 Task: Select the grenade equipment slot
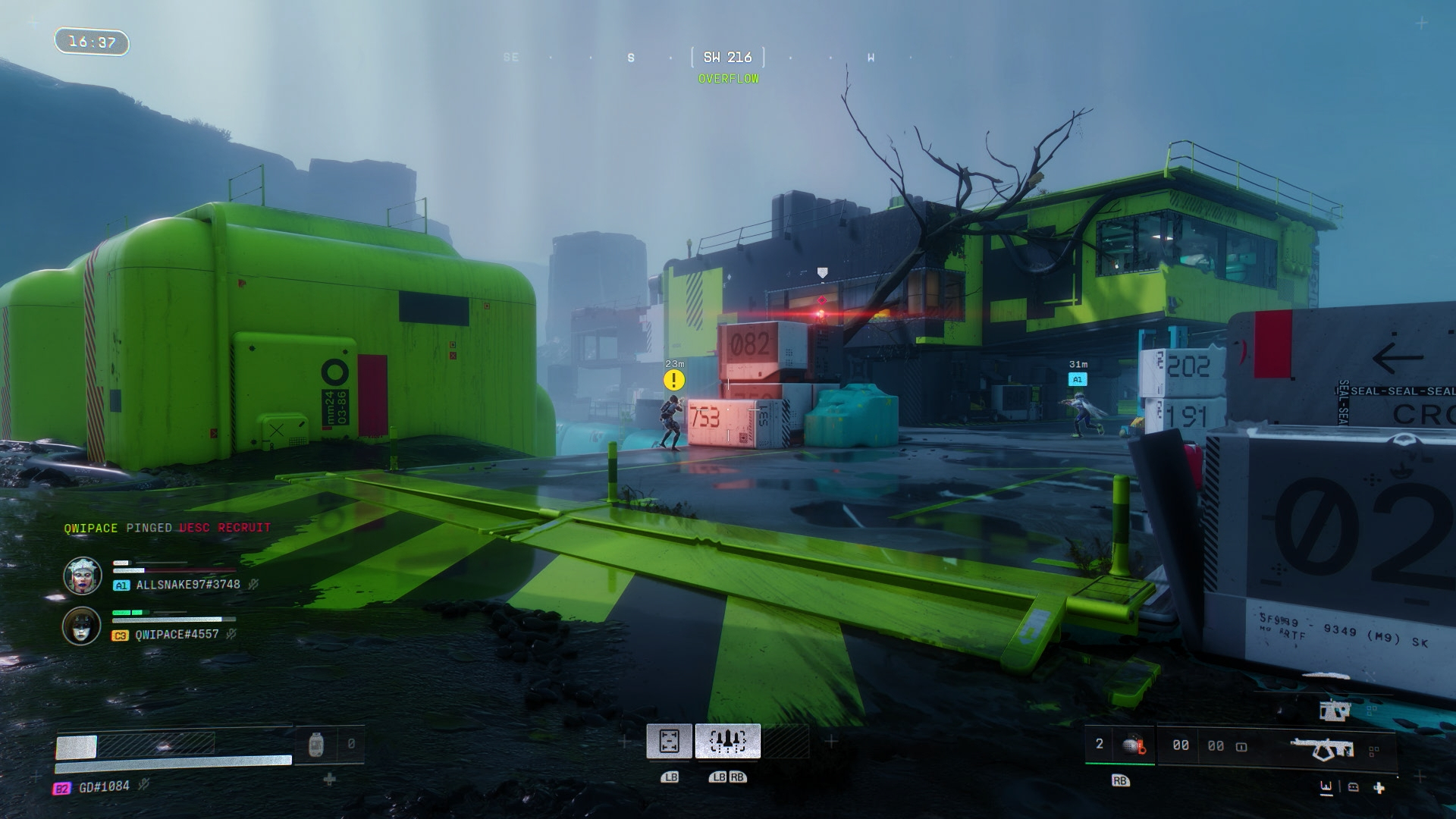tap(1134, 745)
